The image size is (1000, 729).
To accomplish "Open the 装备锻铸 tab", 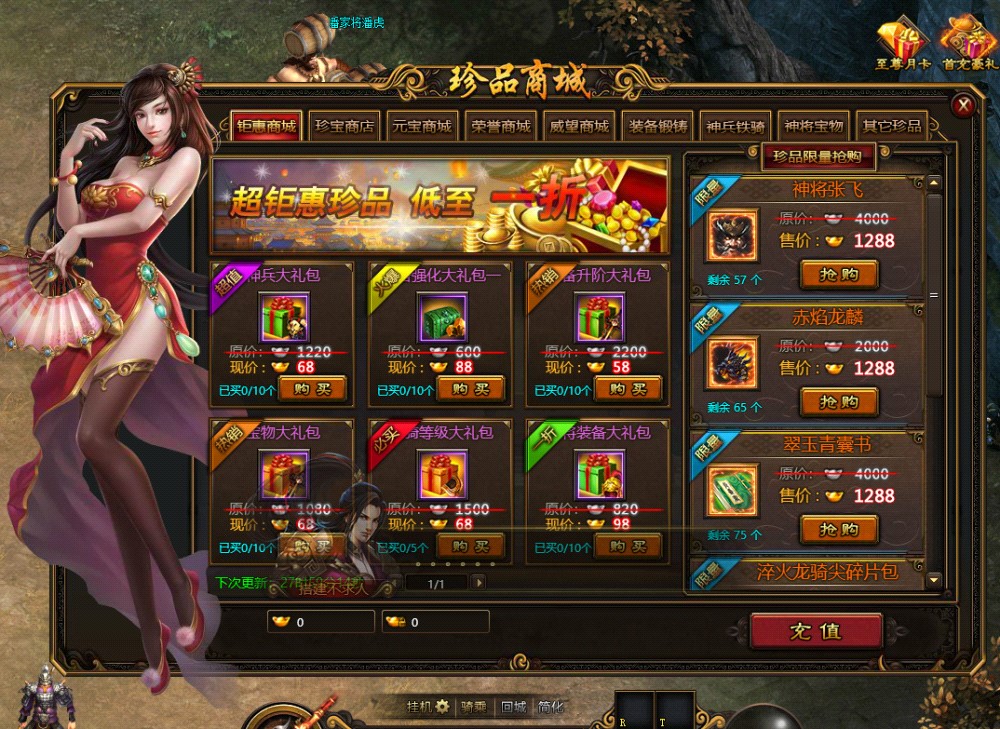I will point(657,127).
